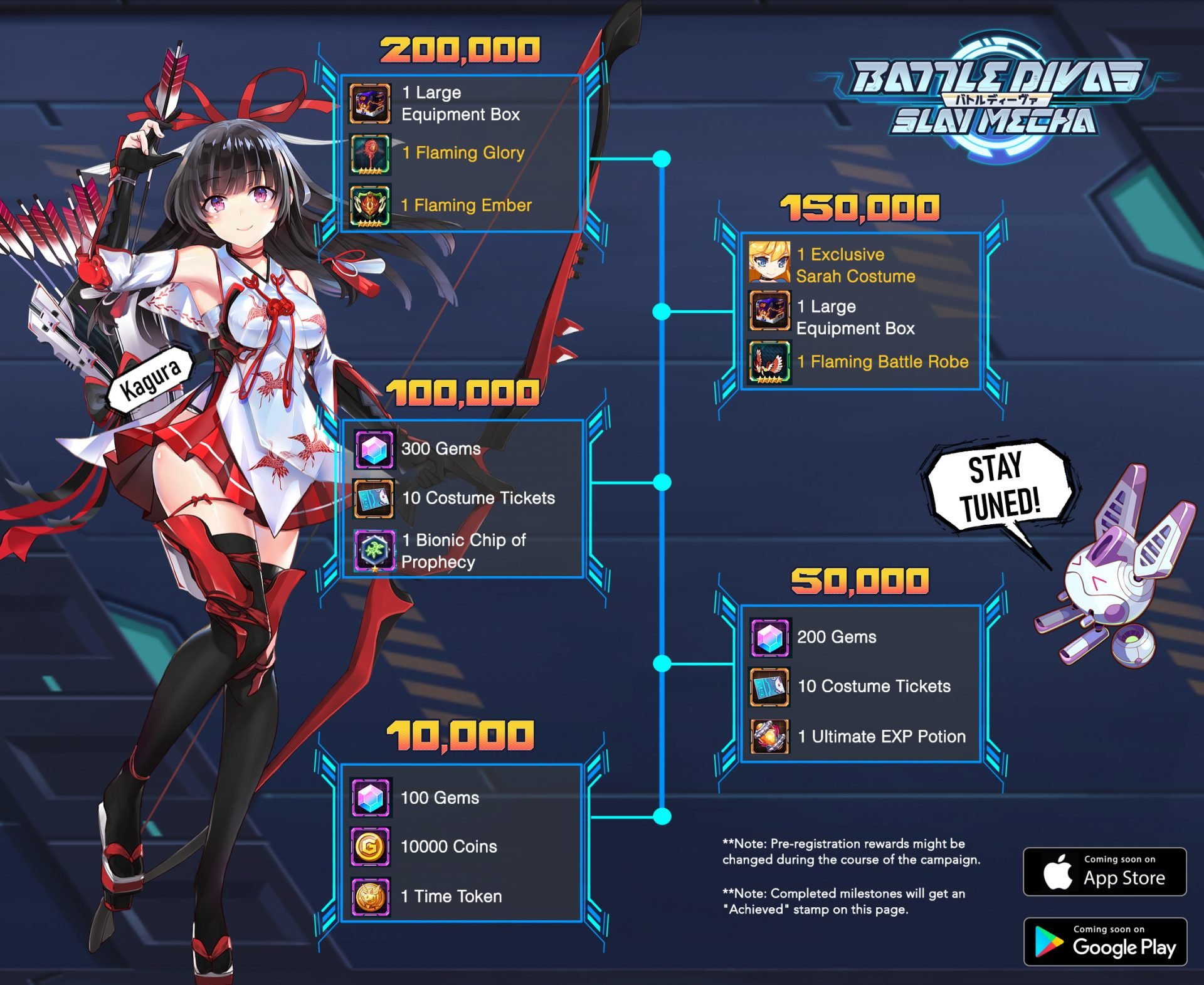Select the Time Token reward icon
This screenshot has width=1204, height=985.
370,897
